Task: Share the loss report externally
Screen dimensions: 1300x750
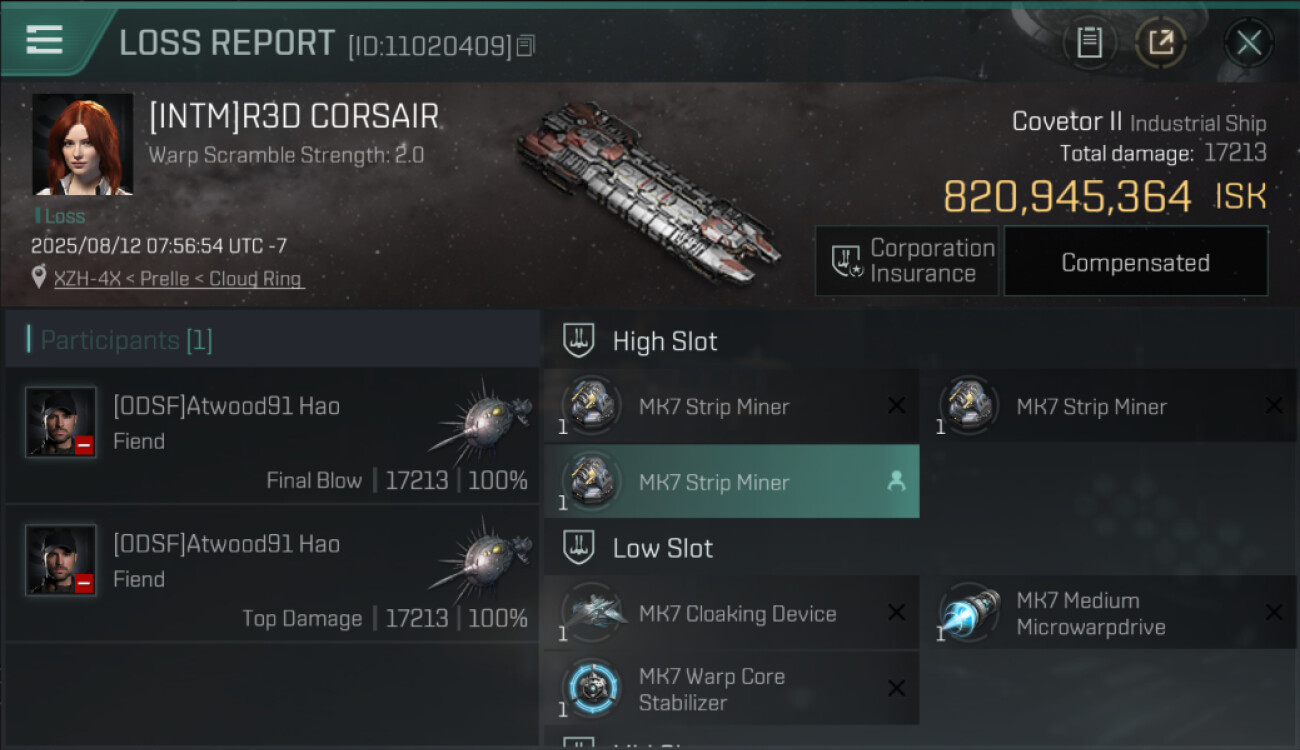Action: (1160, 42)
